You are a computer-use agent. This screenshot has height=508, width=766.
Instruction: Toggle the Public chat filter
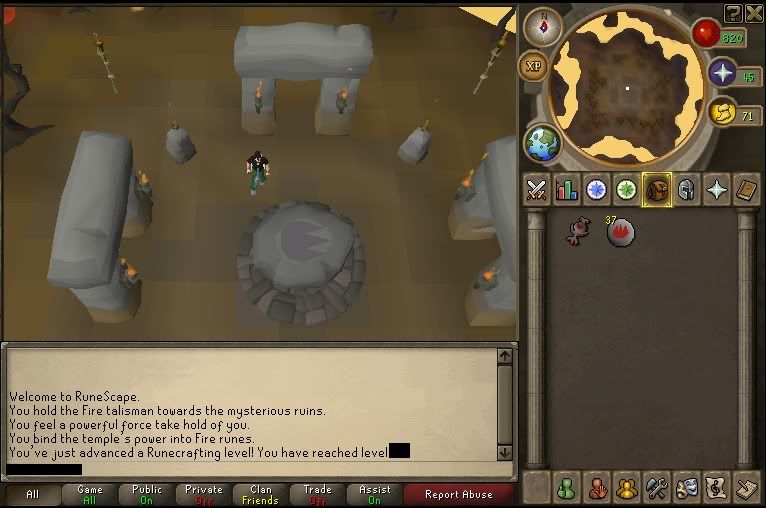coord(147,494)
